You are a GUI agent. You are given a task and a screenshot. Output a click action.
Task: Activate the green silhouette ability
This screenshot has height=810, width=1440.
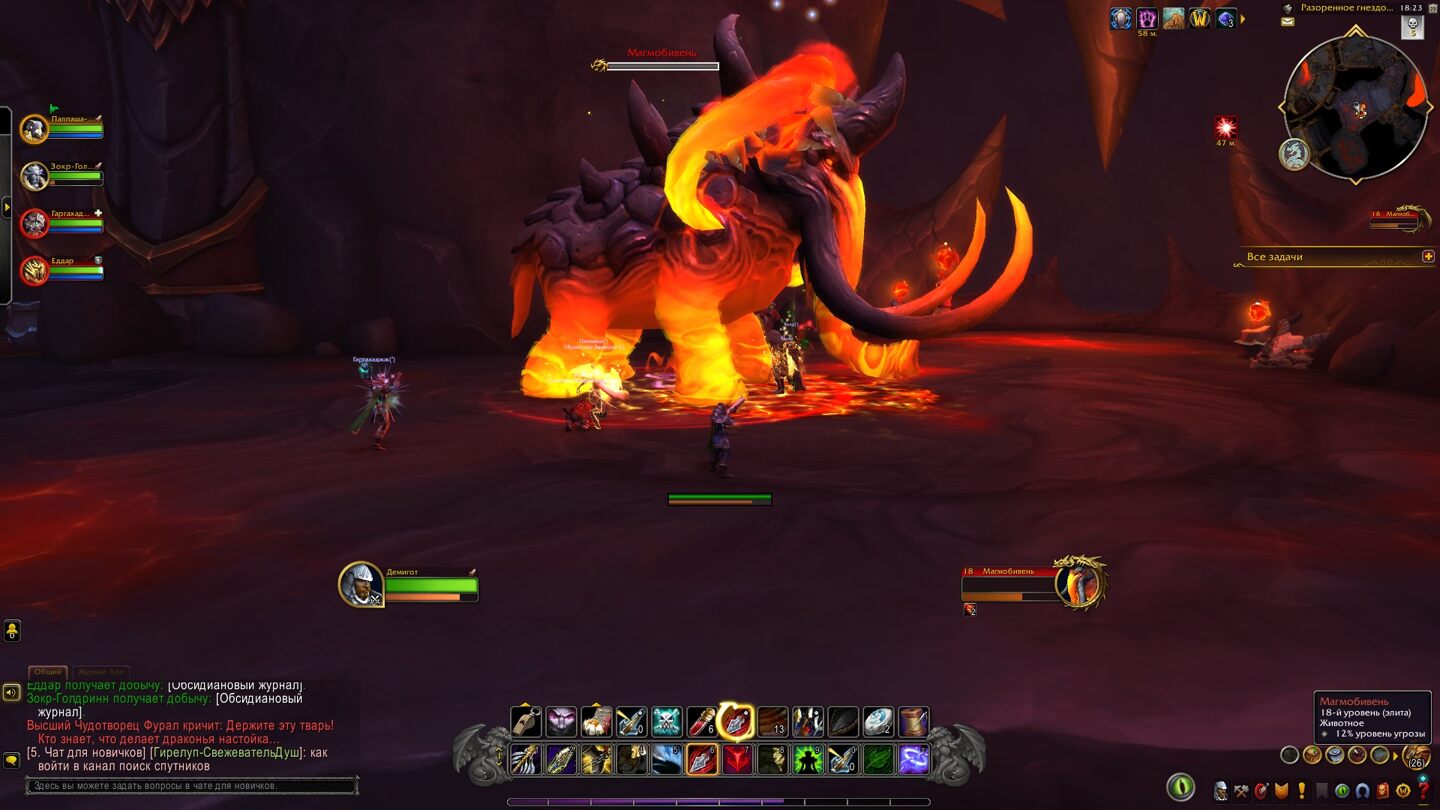(808, 759)
